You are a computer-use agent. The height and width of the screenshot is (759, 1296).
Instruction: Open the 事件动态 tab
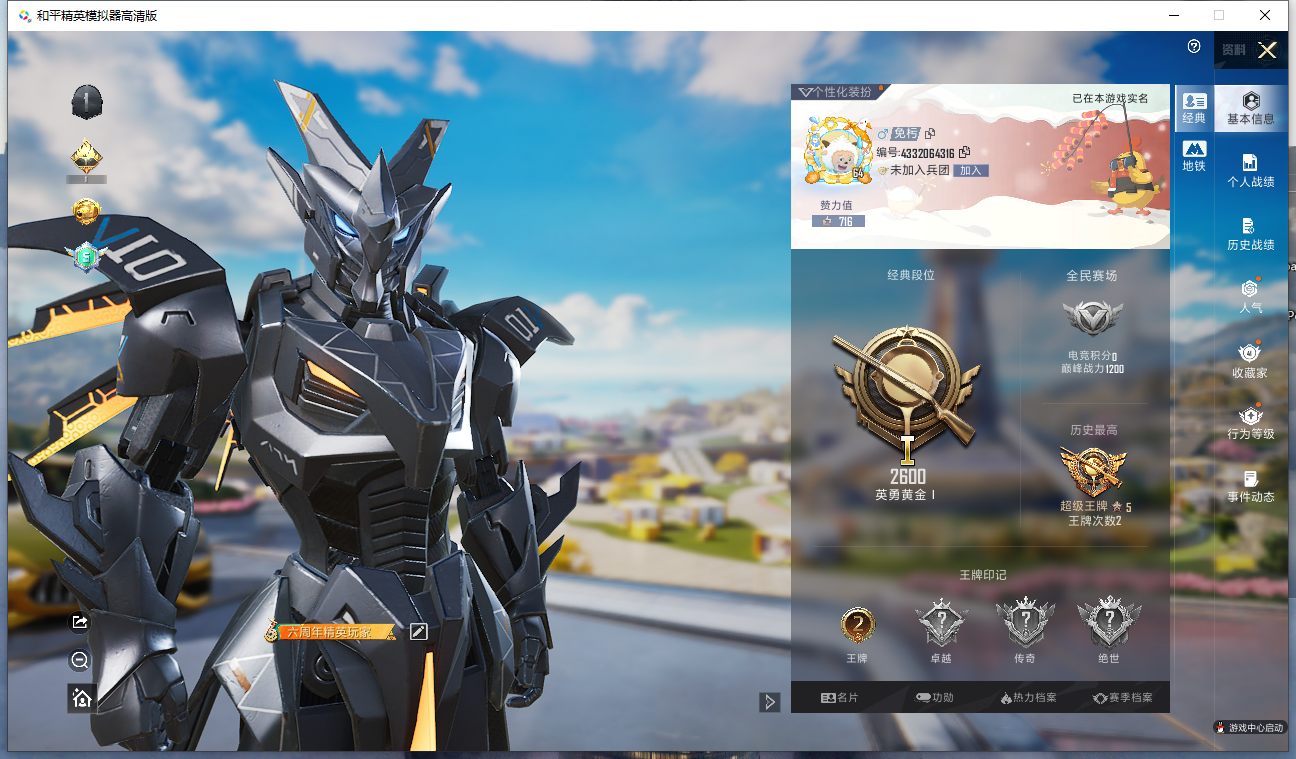[x=1250, y=486]
